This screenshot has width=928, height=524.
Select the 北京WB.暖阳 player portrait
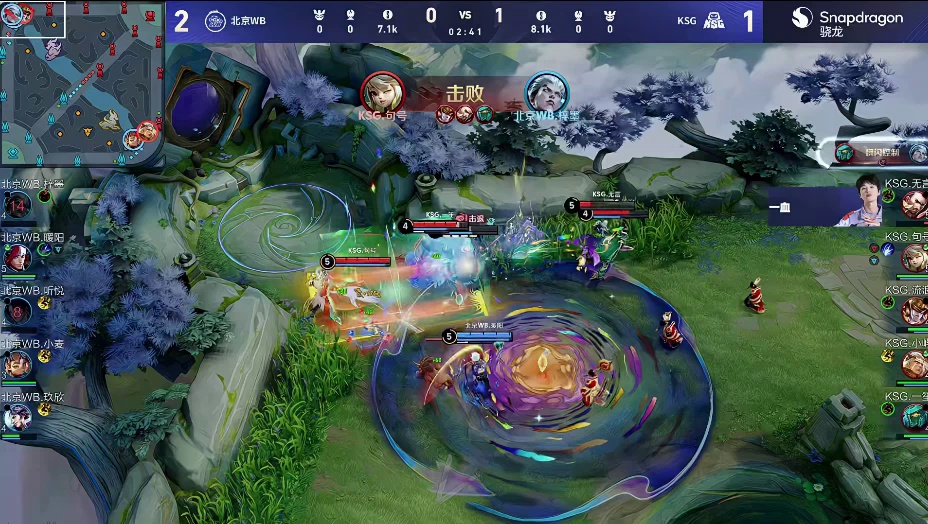point(16,258)
